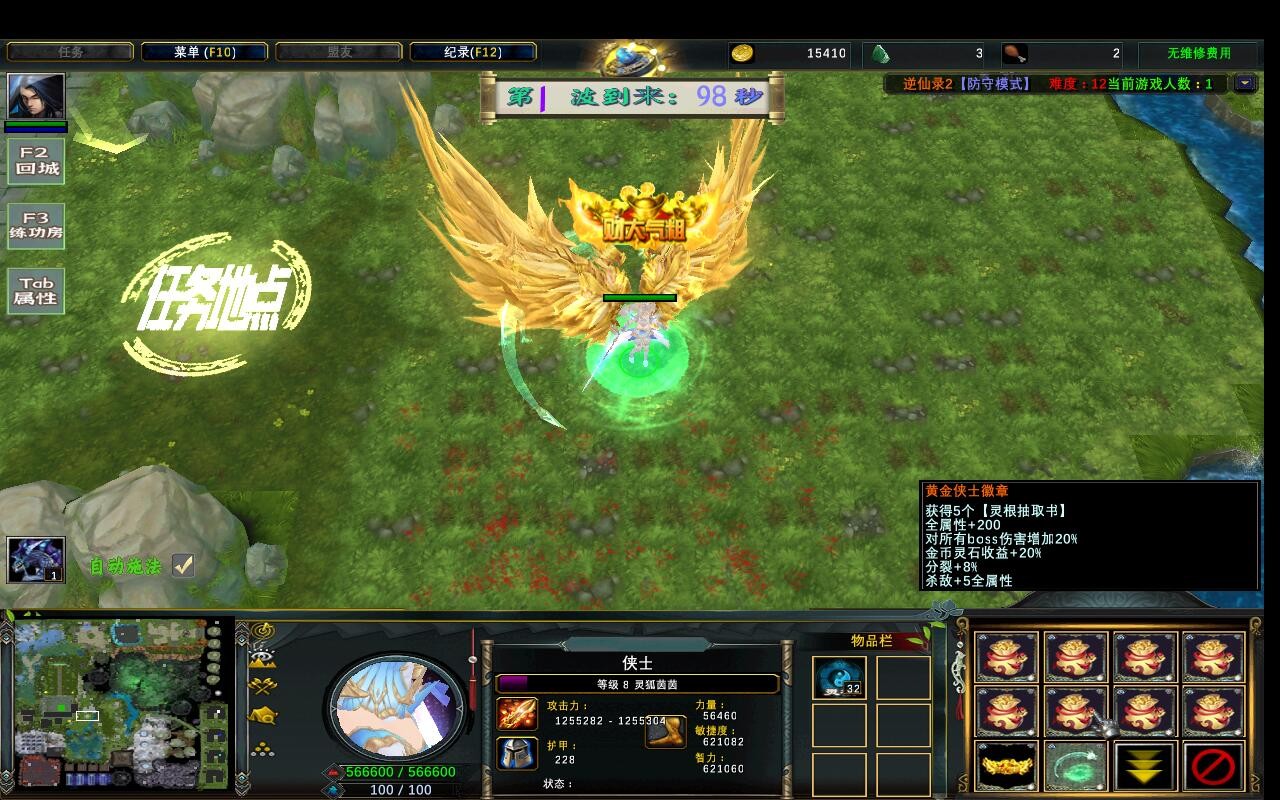Use the green swirl skill icon
Image resolution: width=1280 pixels, height=800 pixels.
(1076, 766)
